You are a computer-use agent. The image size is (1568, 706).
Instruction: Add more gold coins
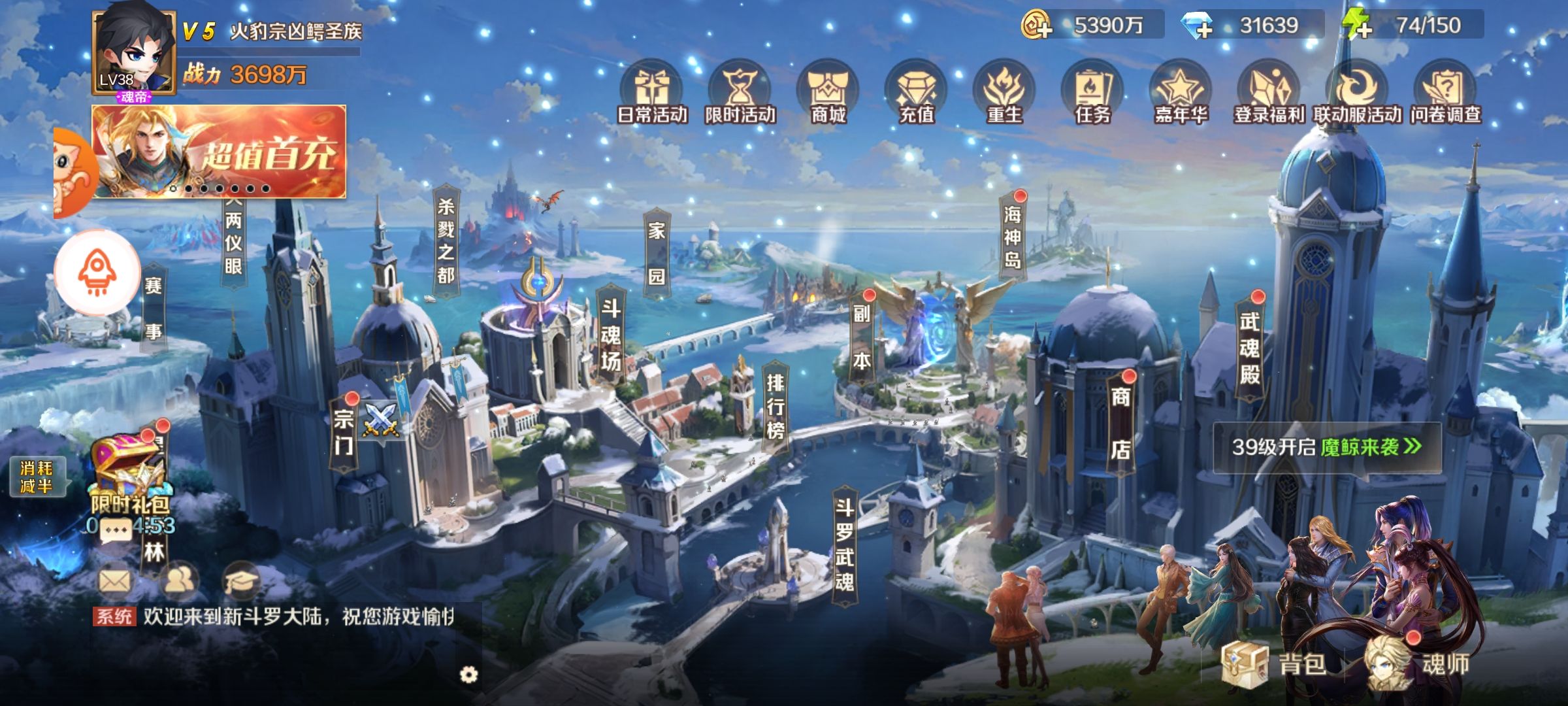tap(1037, 26)
